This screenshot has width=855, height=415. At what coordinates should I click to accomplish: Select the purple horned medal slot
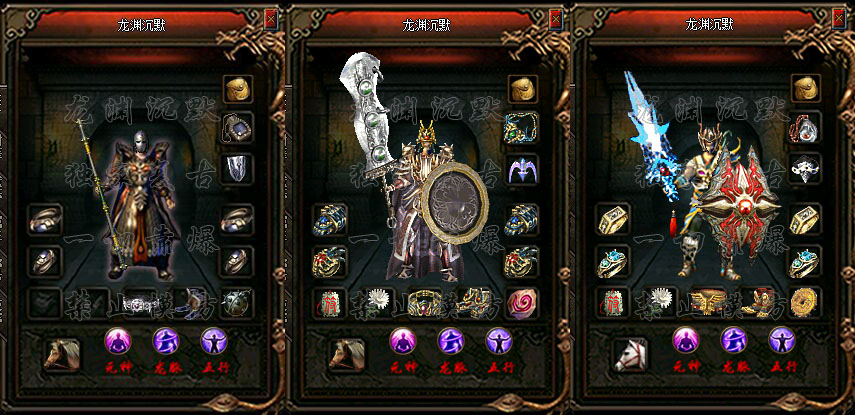[522, 168]
